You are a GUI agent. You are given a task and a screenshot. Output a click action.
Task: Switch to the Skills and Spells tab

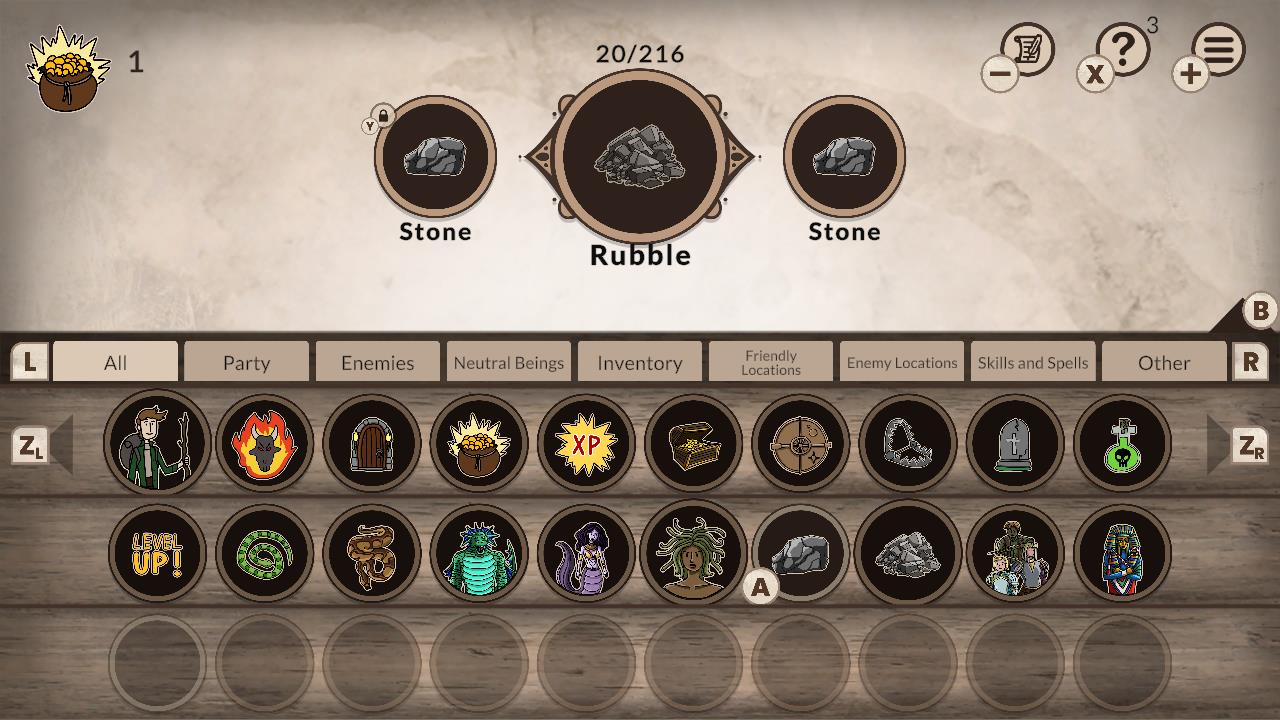pos(1033,362)
